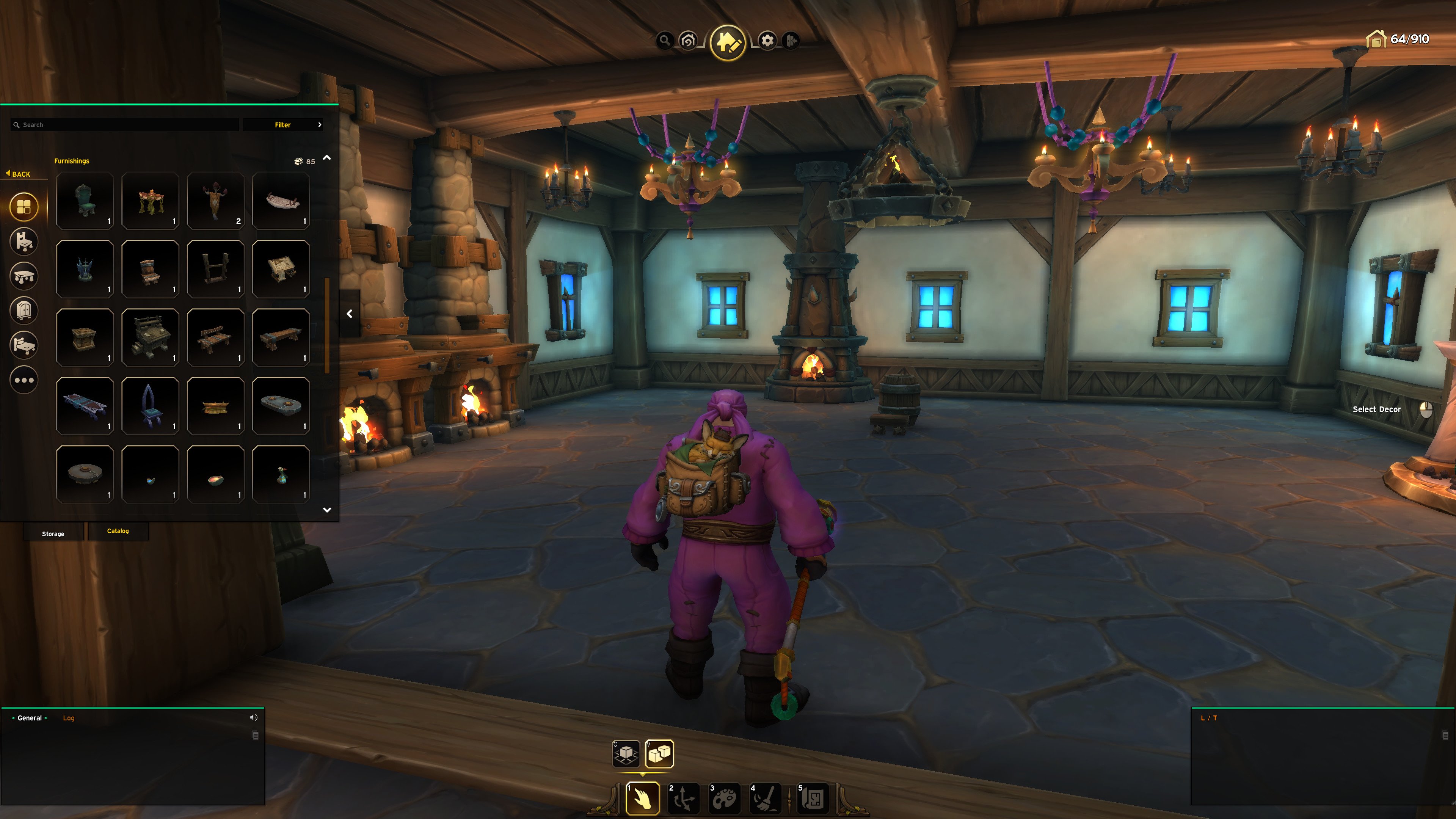Choose the wardrobe category icon

click(x=24, y=311)
